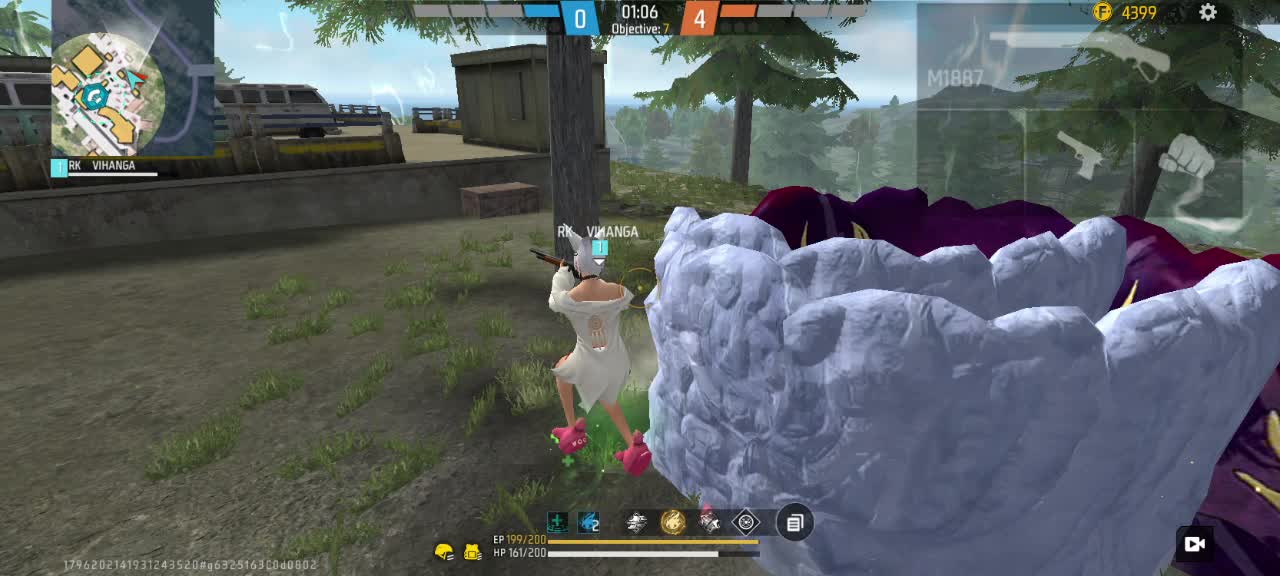Switch to the pistol weapon slot

point(1080,156)
